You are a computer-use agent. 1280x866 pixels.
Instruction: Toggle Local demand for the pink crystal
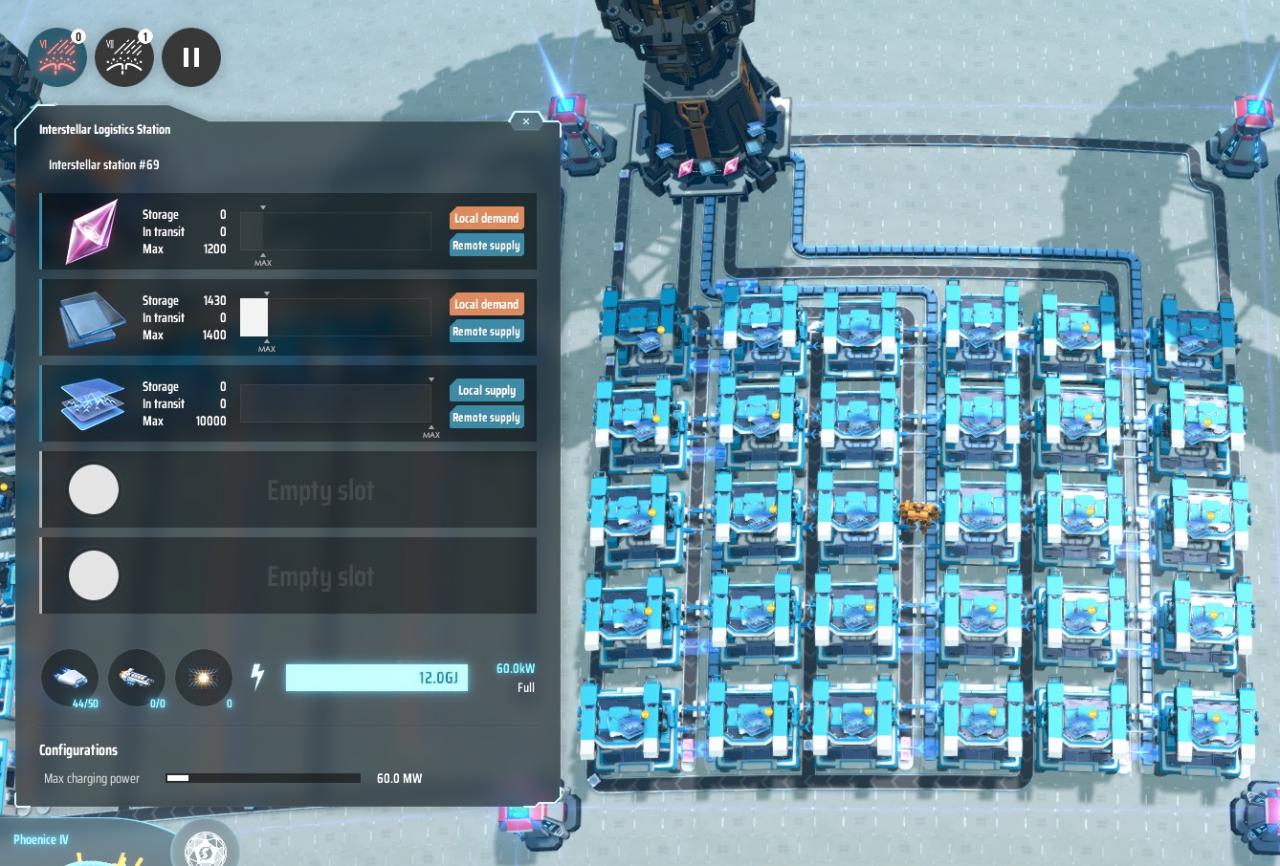point(486,218)
